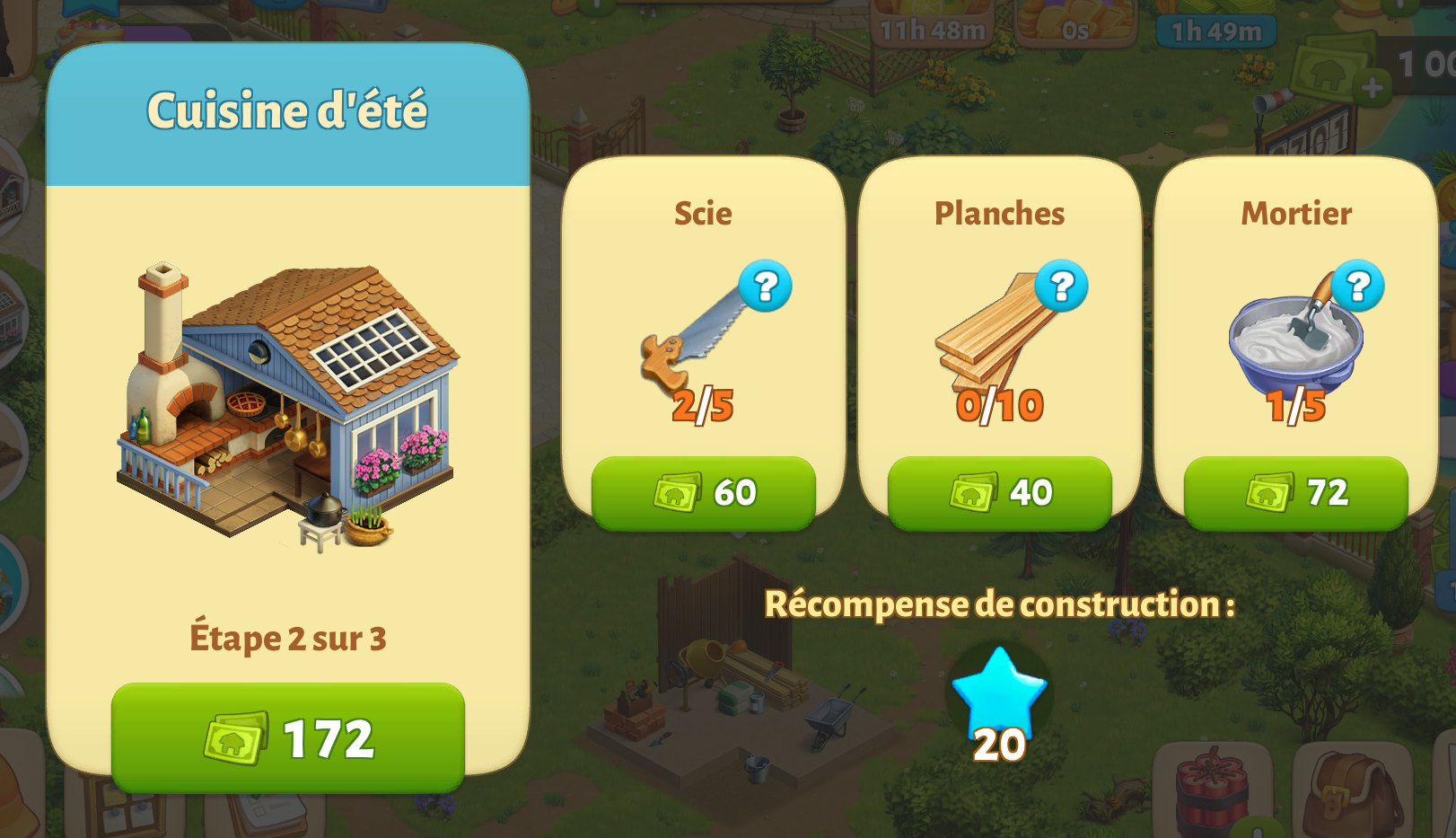The width and height of the screenshot is (1456, 838).
Task: Add more cash with the plus icon
Action: (1372, 88)
